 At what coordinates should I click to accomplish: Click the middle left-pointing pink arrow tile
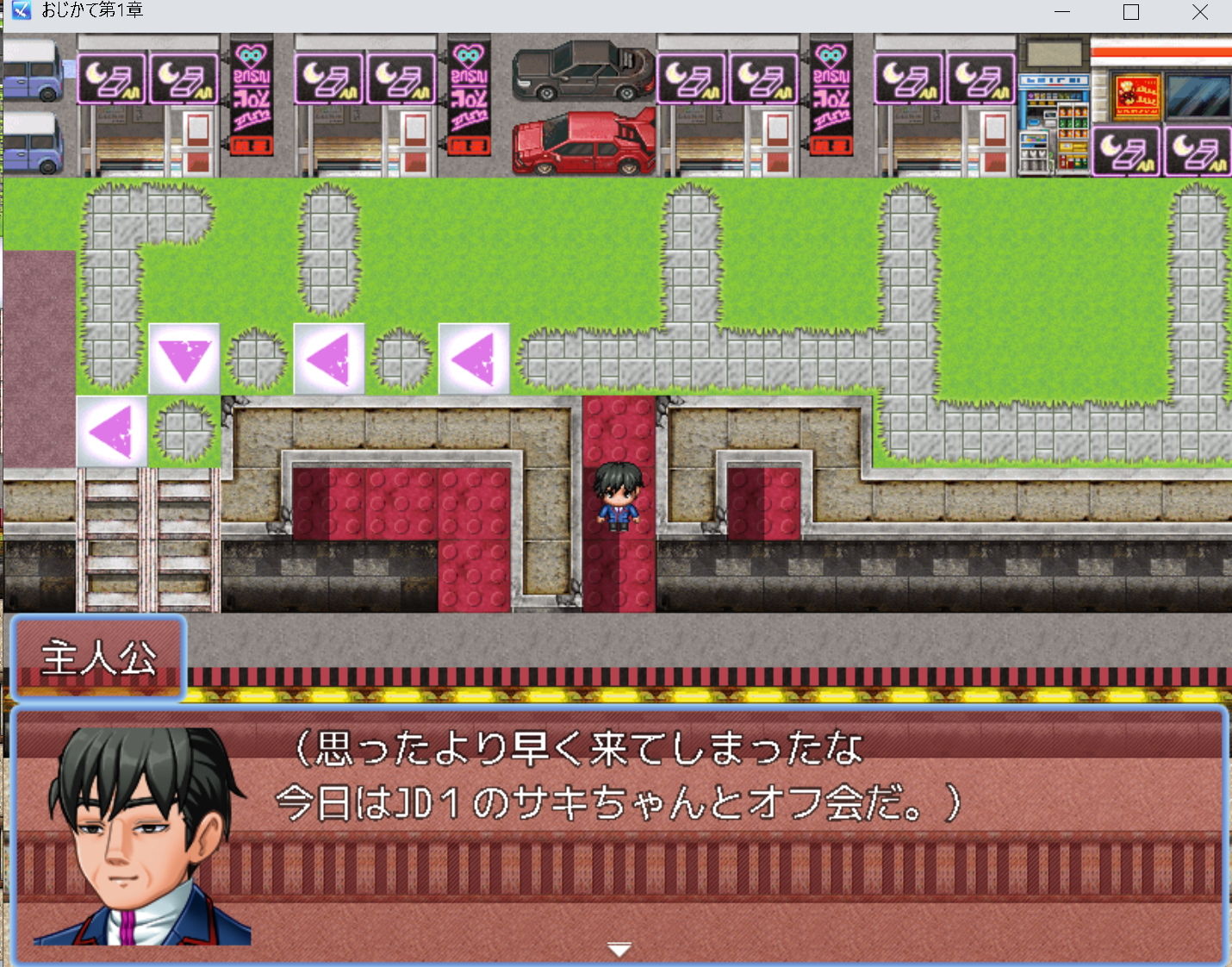click(328, 355)
